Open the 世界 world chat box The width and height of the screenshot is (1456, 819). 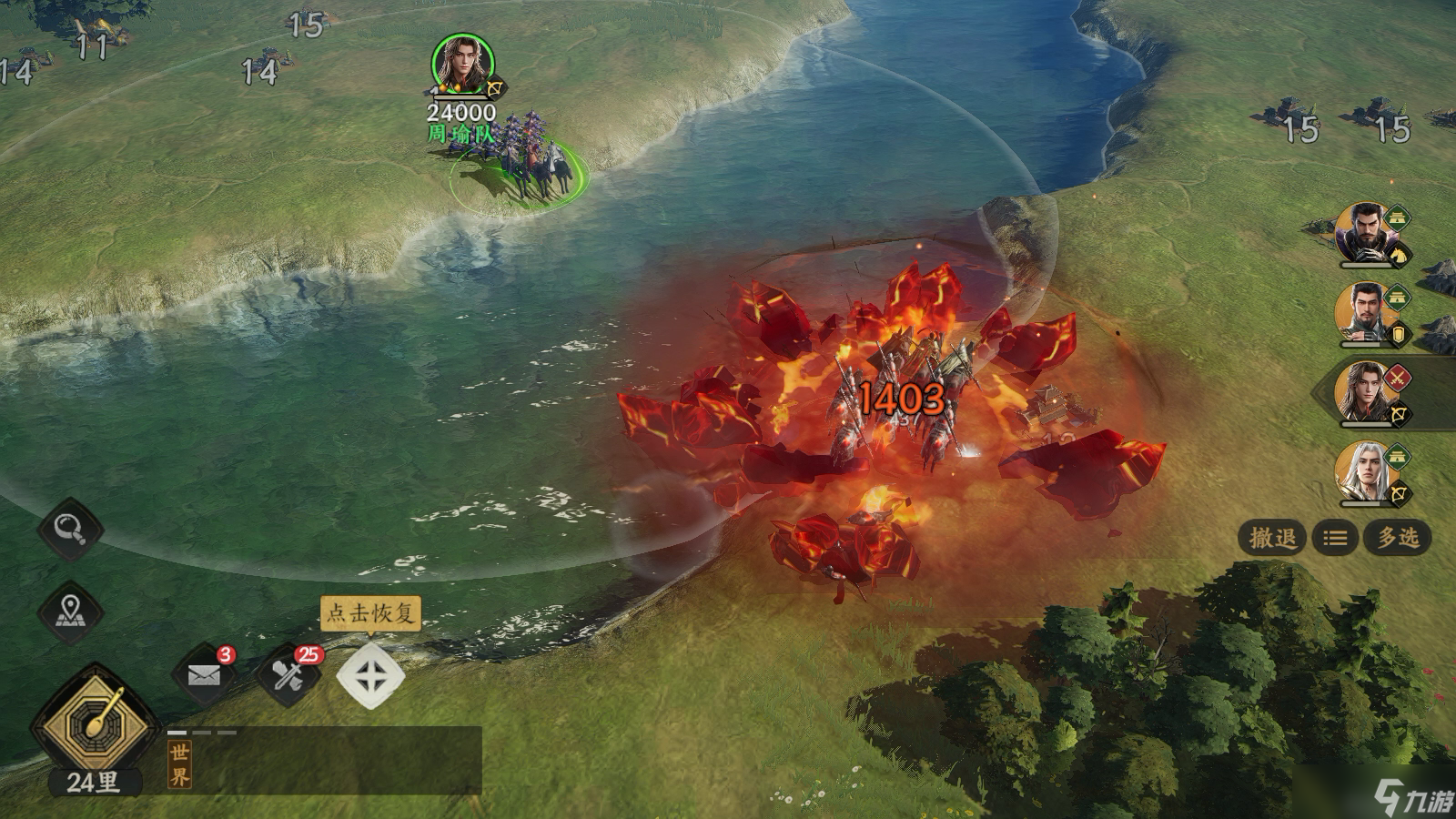(325, 761)
